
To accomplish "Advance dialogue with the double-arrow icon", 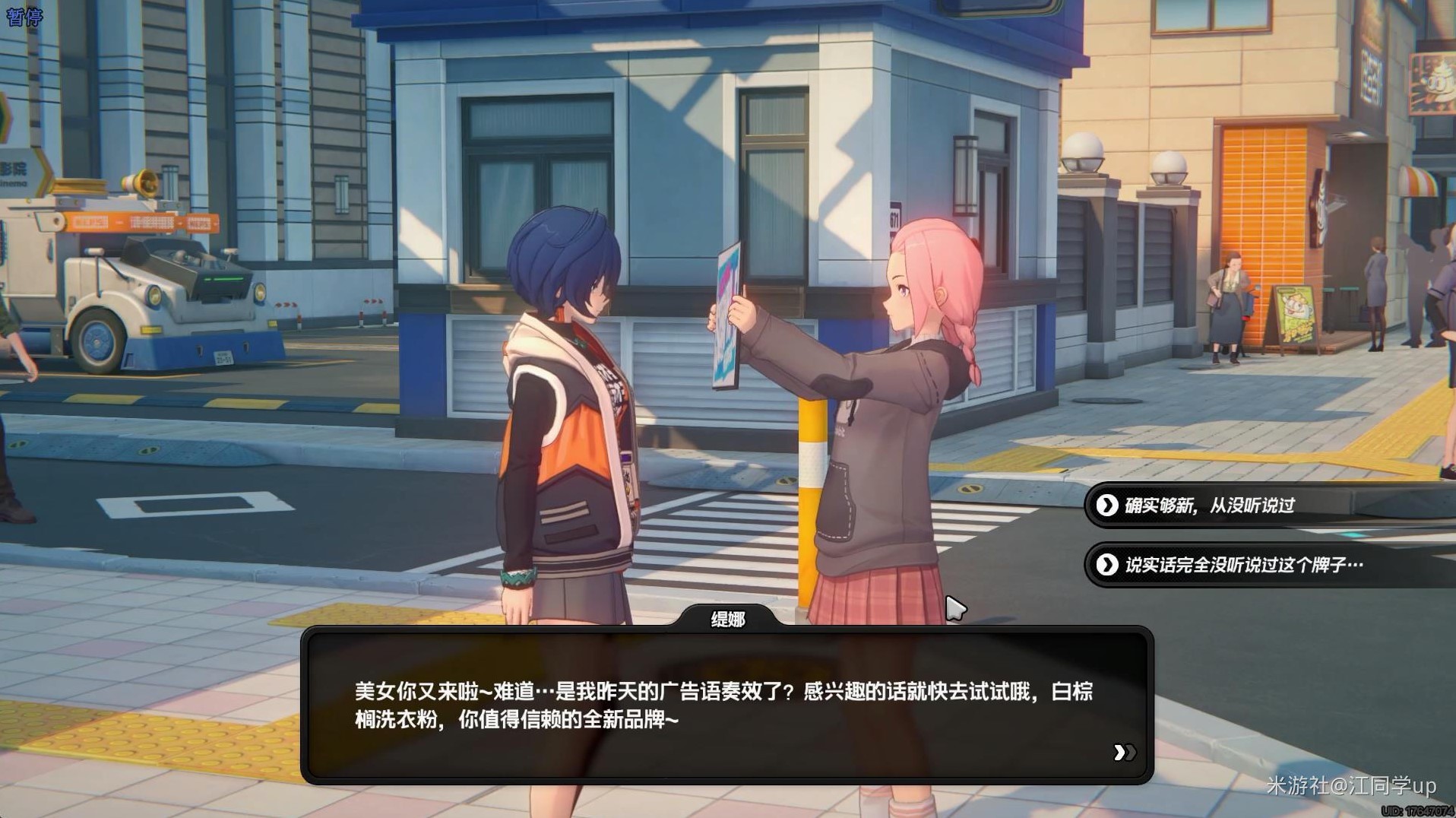I will (x=1124, y=753).
